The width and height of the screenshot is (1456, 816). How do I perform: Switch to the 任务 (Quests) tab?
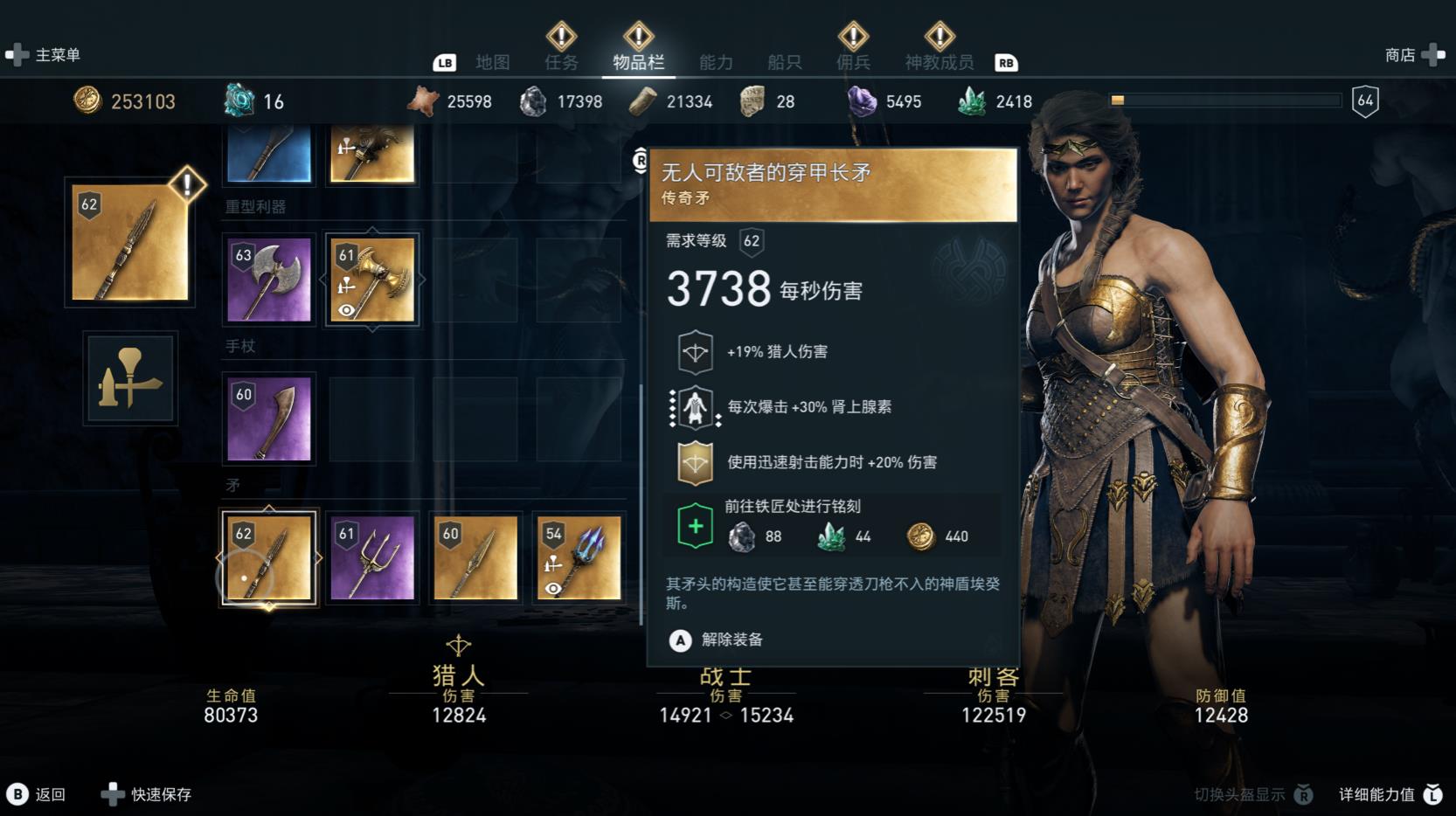(x=561, y=62)
